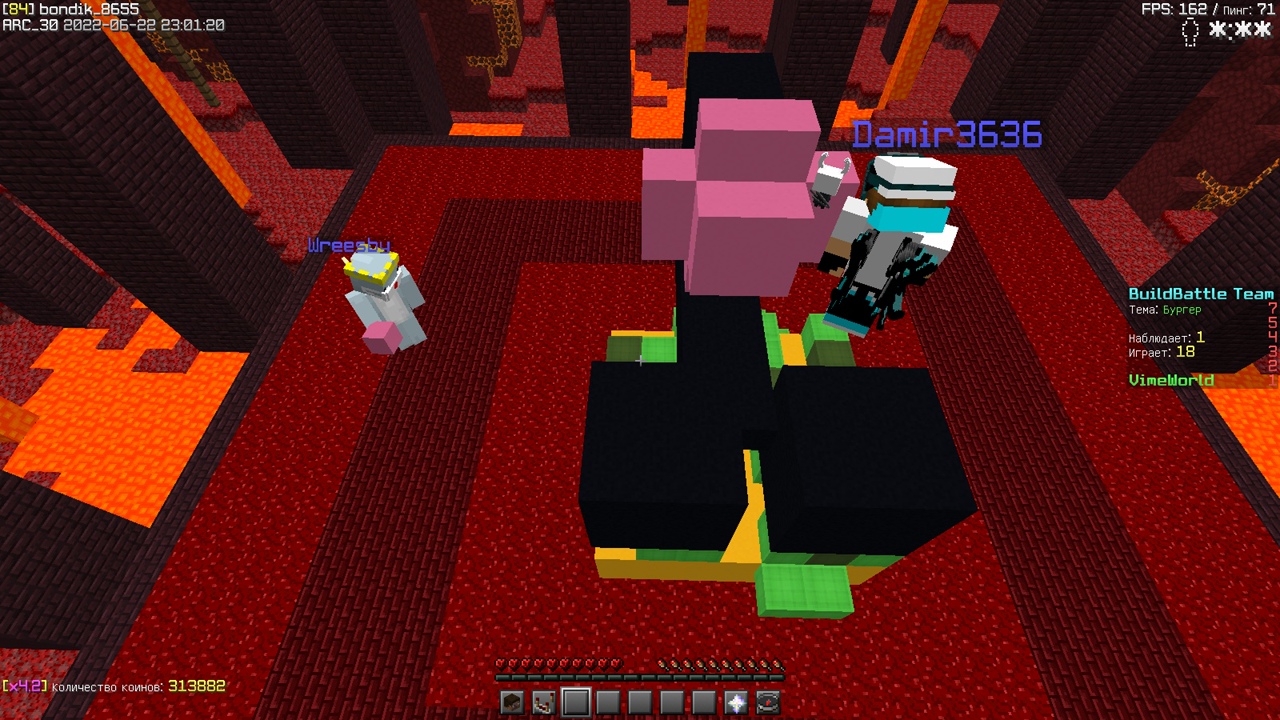Click the currently selected empty hotbar slot
The image size is (1280, 720).
(x=575, y=703)
